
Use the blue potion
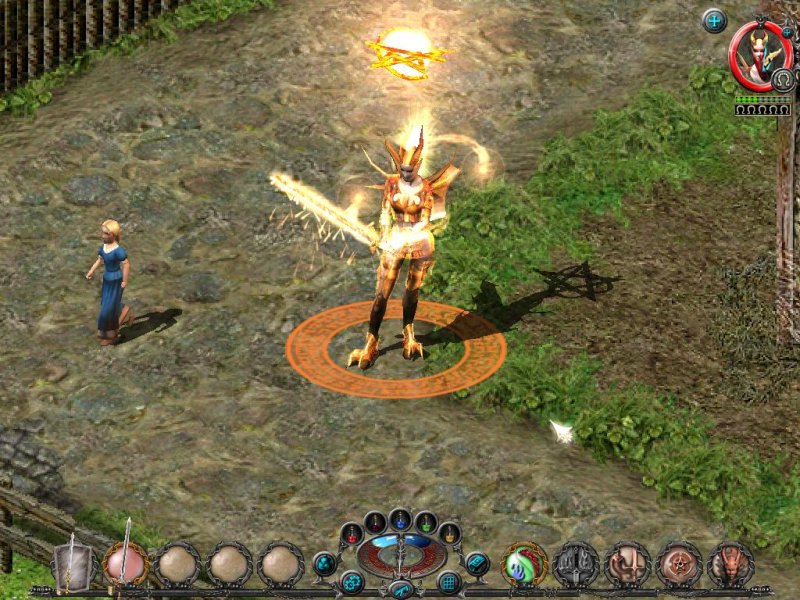400,519
